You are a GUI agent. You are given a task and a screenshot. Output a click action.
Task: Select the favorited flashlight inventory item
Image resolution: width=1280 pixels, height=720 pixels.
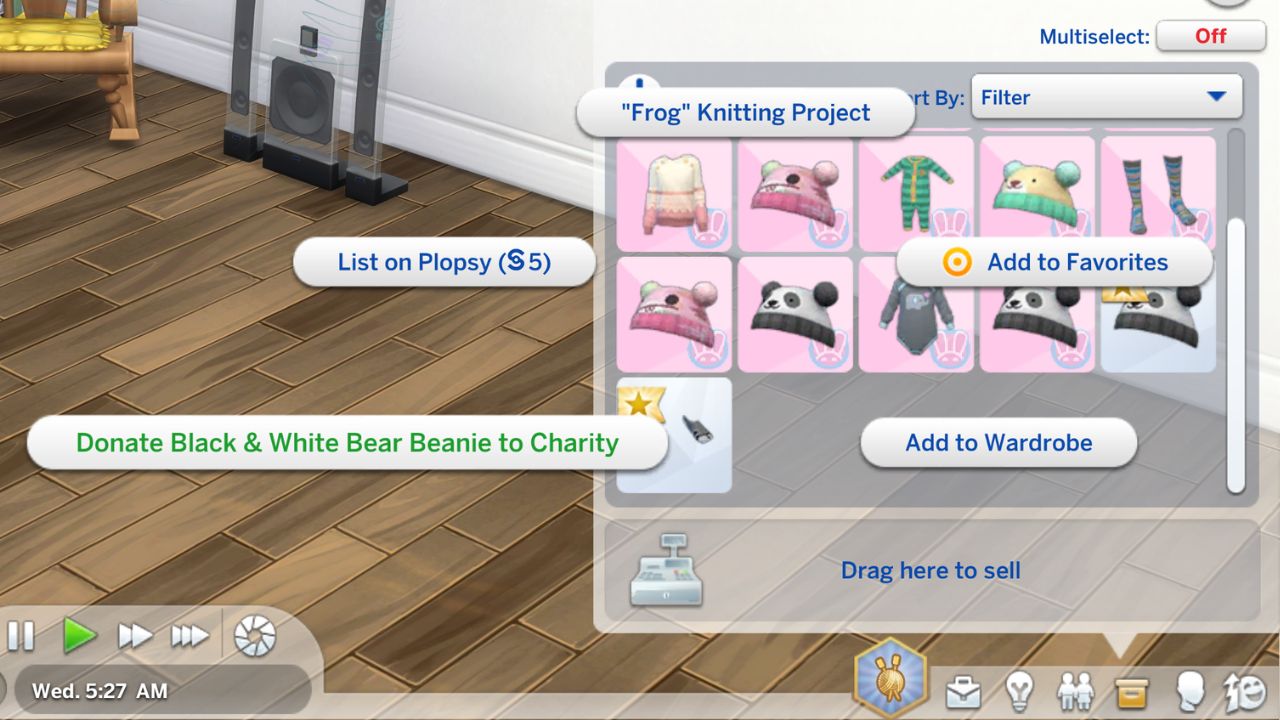coord(673,435)
